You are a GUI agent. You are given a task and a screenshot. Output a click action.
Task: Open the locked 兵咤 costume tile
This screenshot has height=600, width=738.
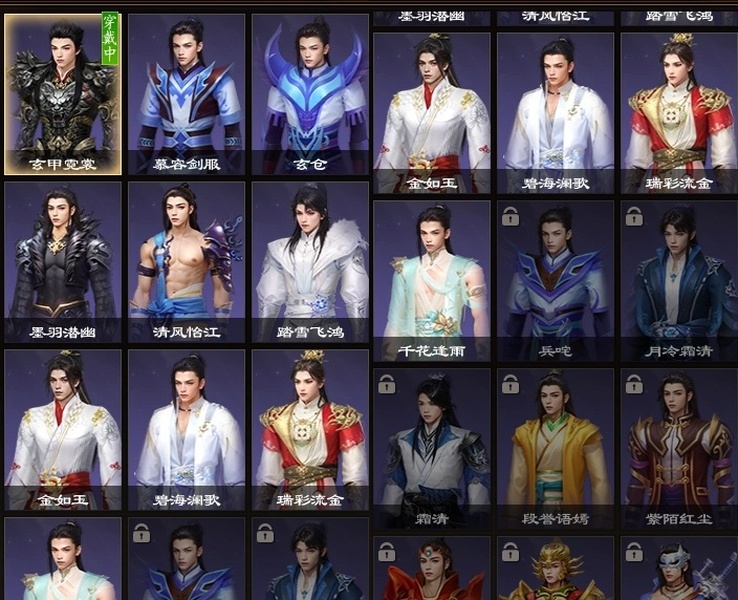coord(555,280)
